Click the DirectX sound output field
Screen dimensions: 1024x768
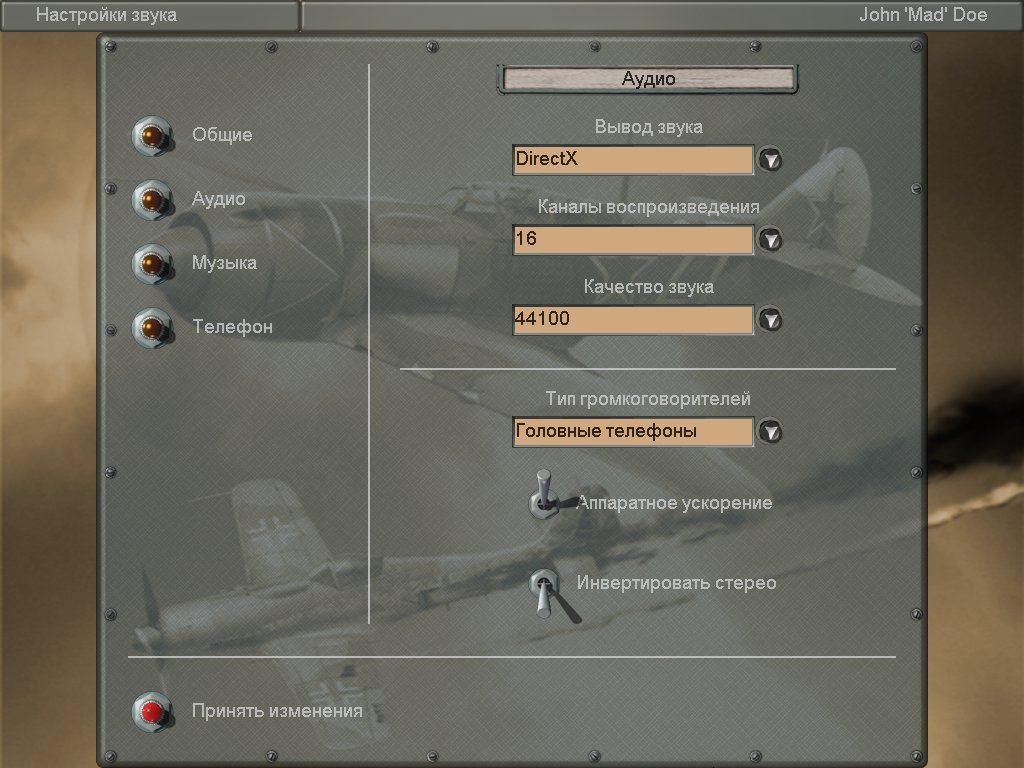(x=632, y=160)
